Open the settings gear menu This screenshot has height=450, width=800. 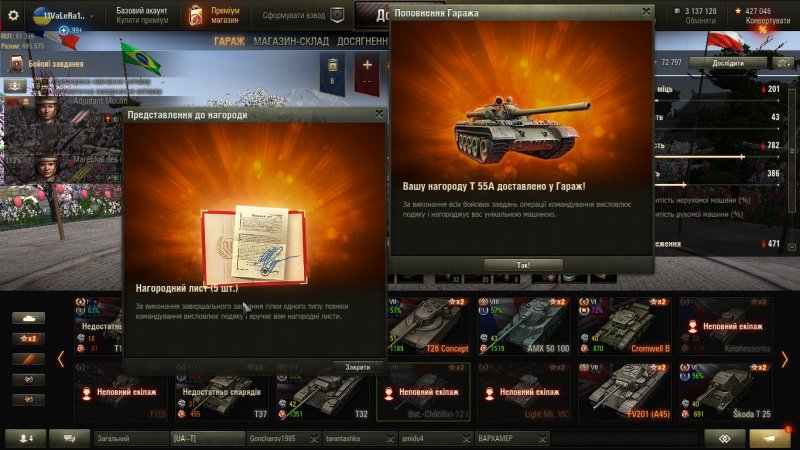pyautogui.click(x=14, y=16)
